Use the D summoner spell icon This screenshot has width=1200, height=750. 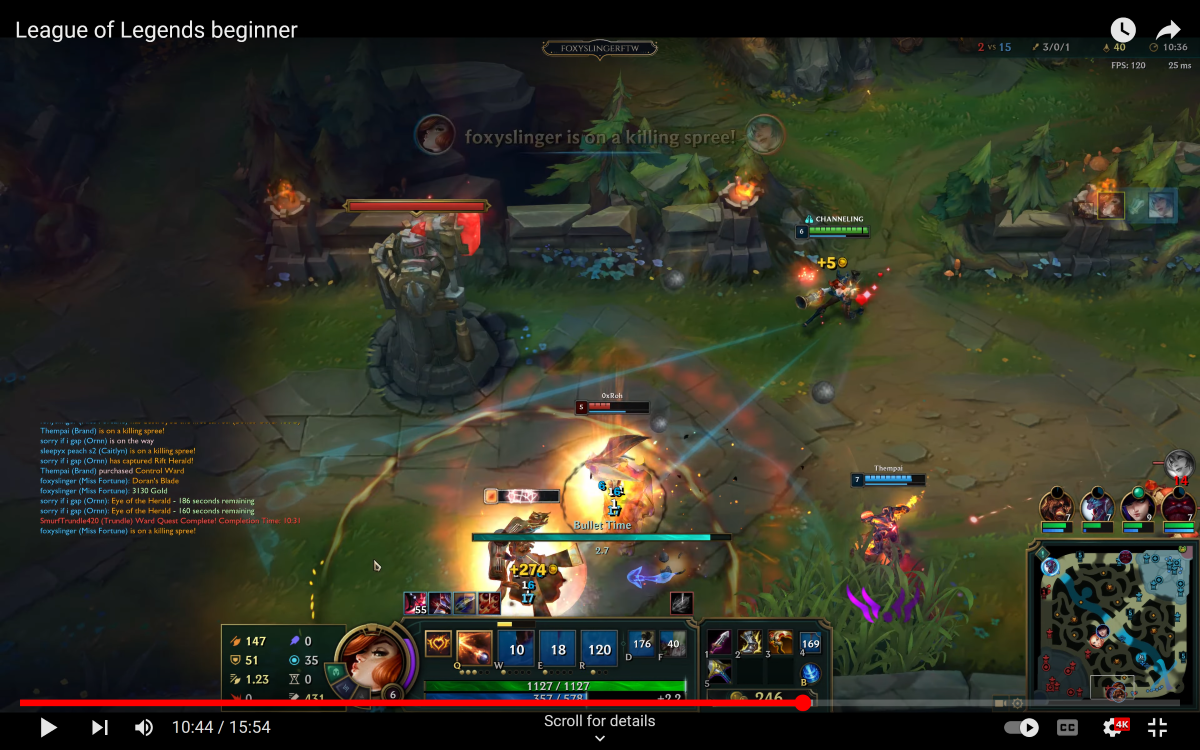642,644
